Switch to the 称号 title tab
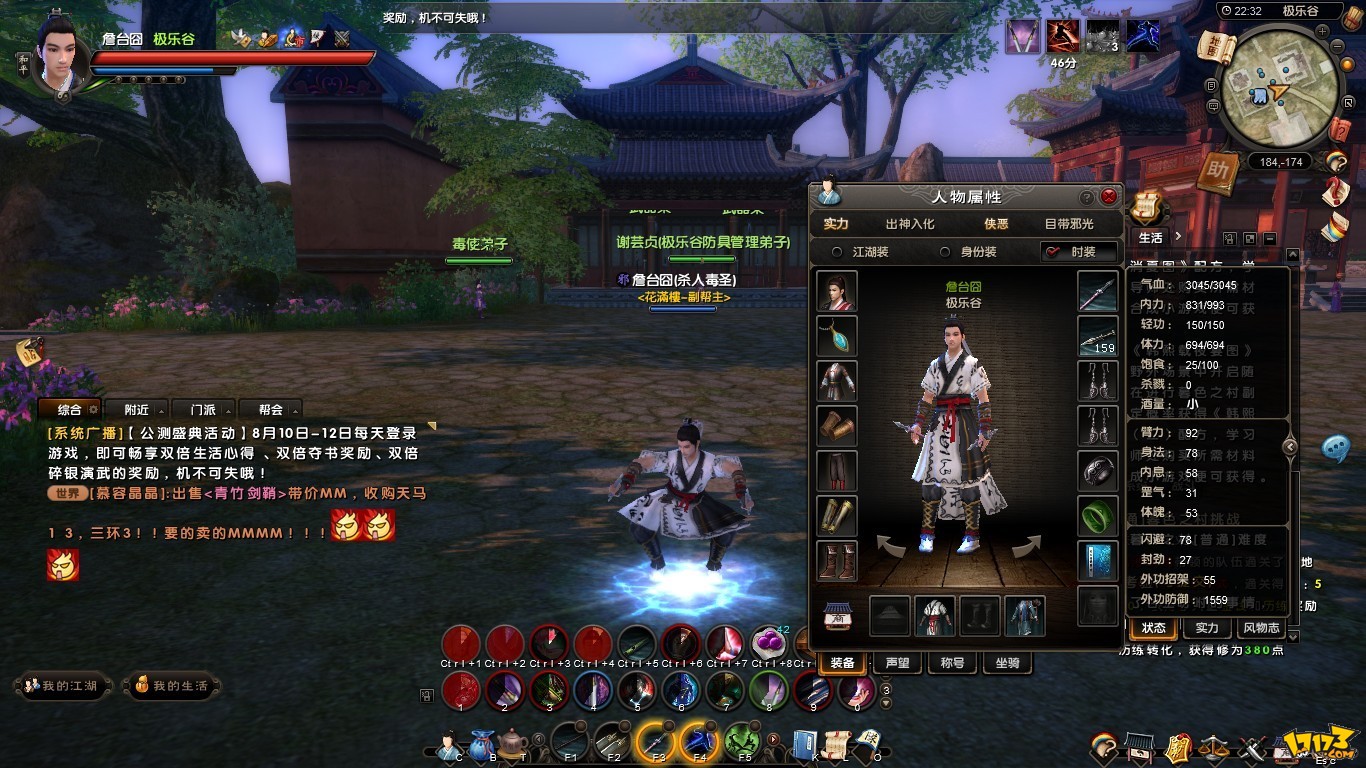This screenshot has height=768, width=1366. 952,663
